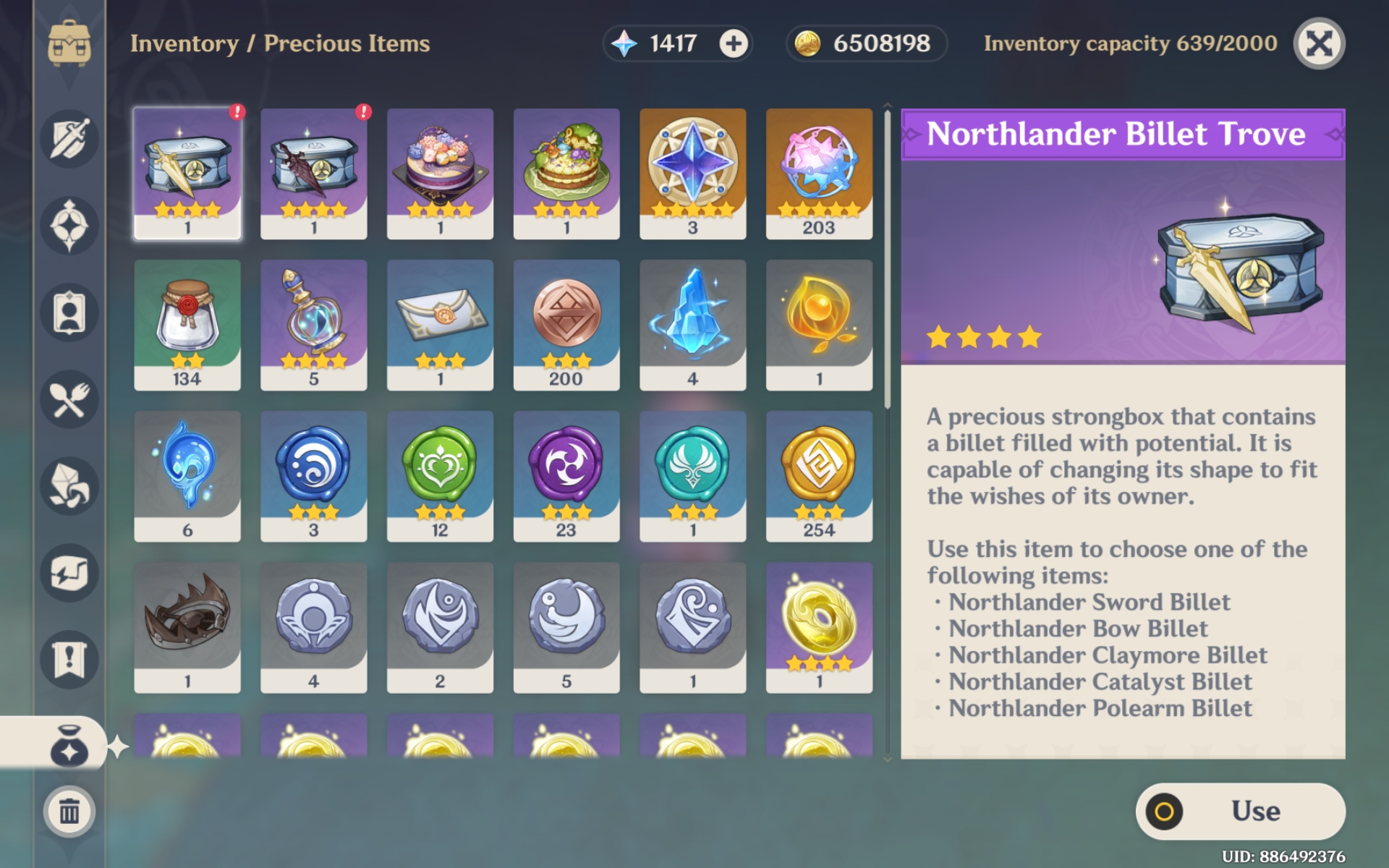Click the backpack inventory icon at top left
Screen dimensions: 1389x868
pyautogui.click(x=69, y=43)
